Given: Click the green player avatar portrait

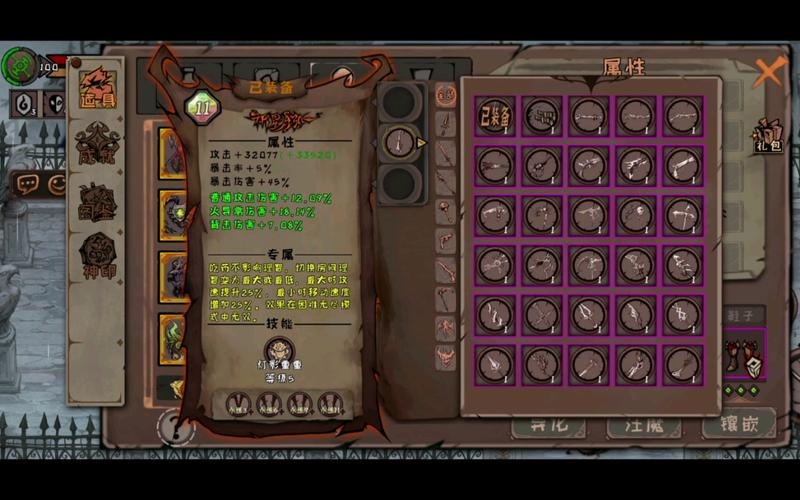Looking at the screenshot, I should point(18,67).
